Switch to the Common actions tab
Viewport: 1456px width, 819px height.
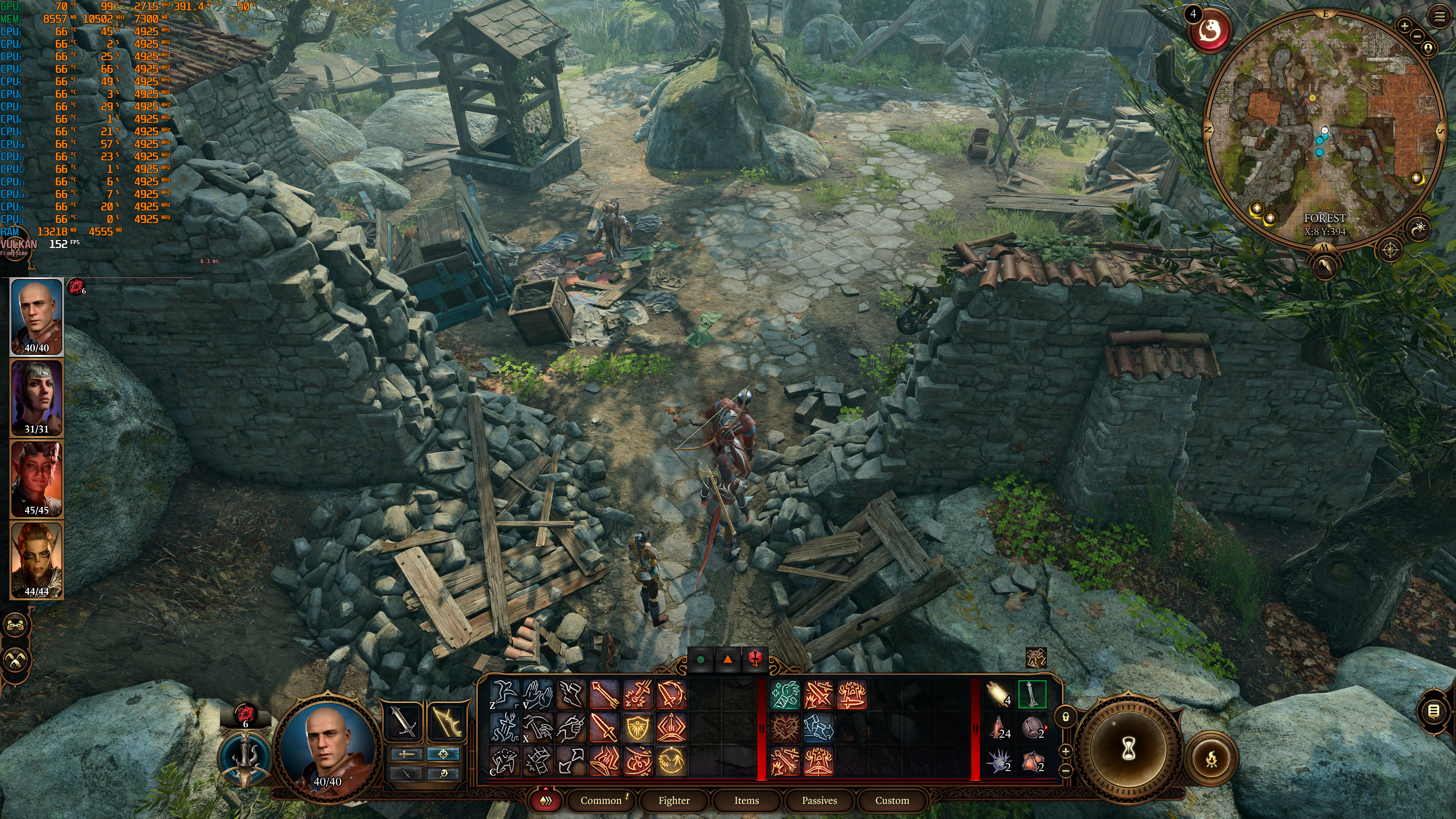point(601,800)
